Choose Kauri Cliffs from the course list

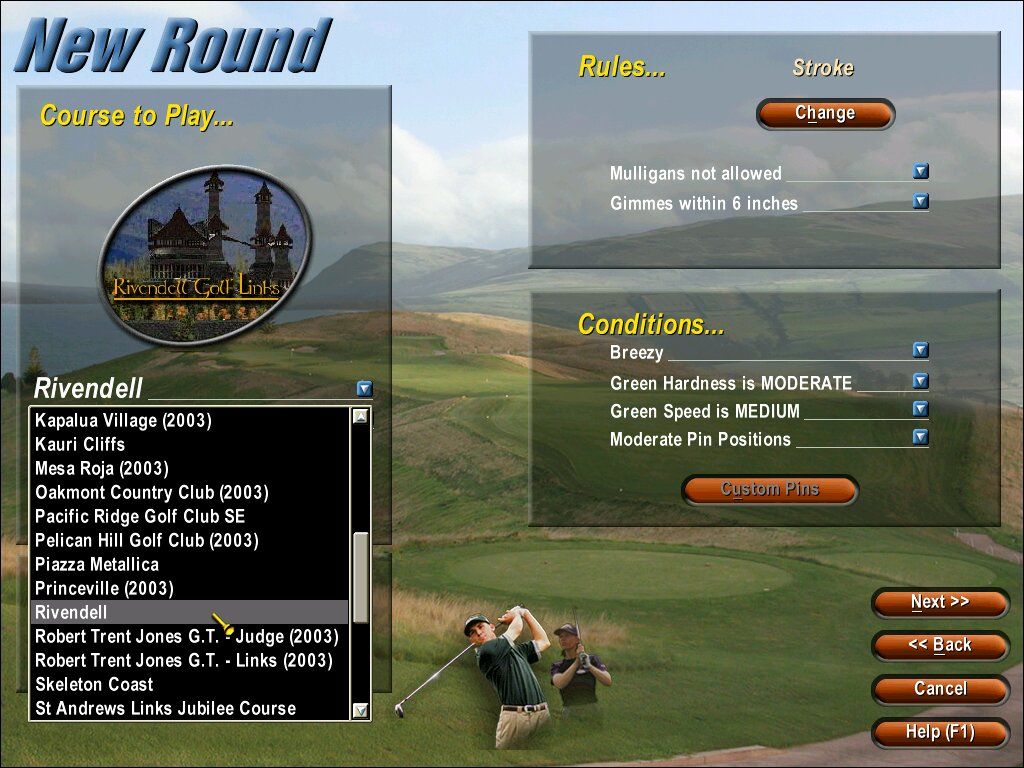[80, 444]
